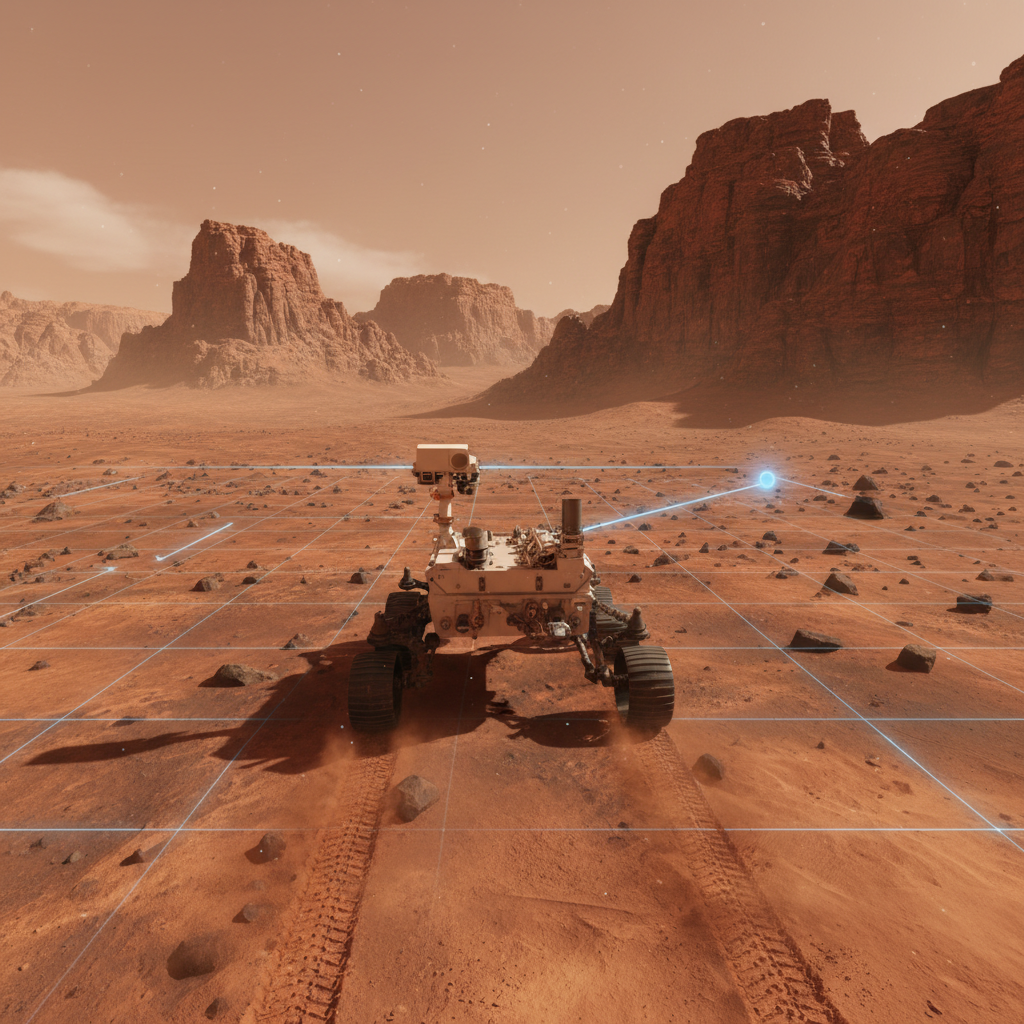Select the glowing blue waypoint marker
Image resolution: width=1024 pixels, height=1024 pixels.
point(766,480)
